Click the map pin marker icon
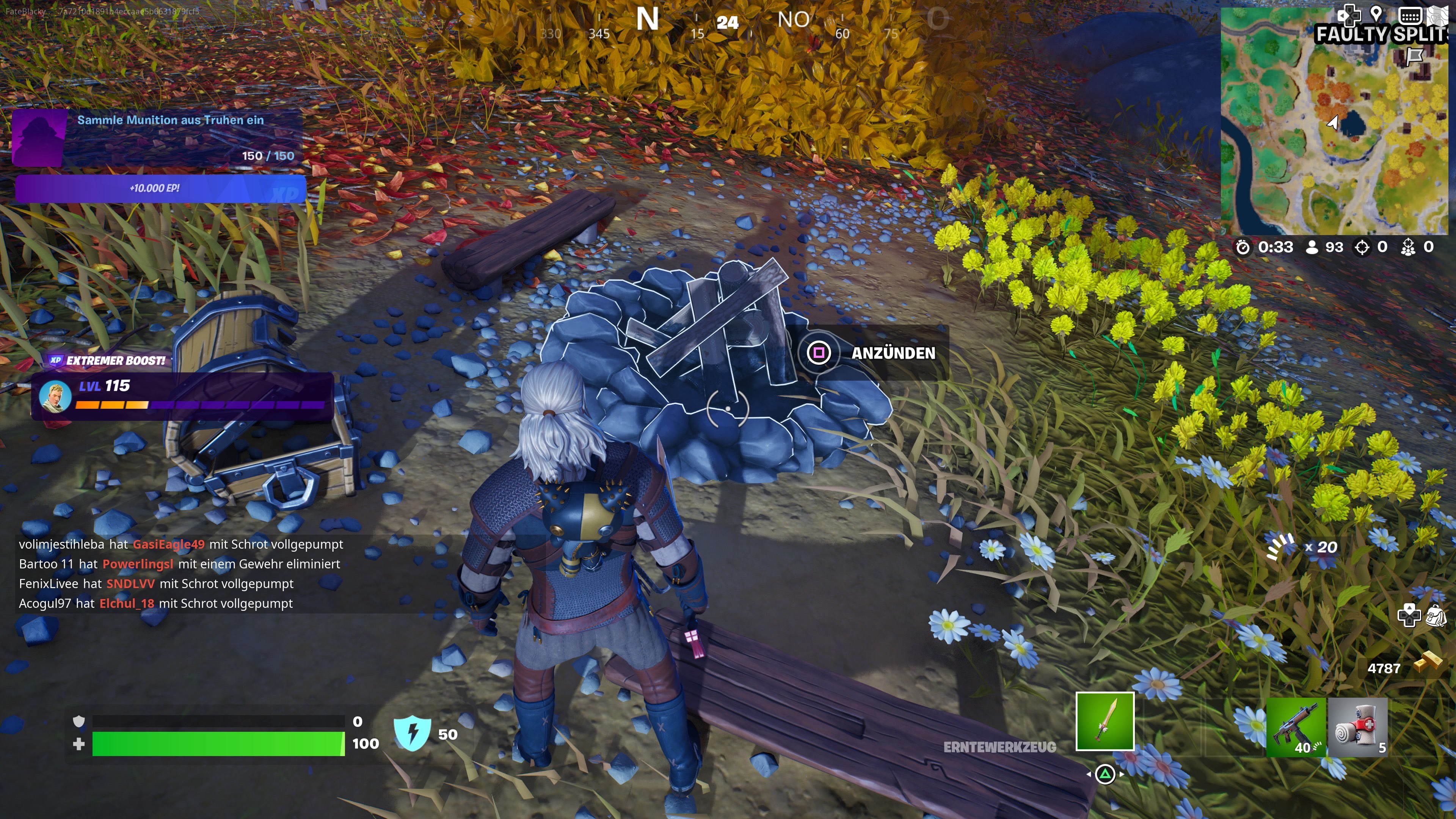The image size is (1456, 819). pyautogui.click(x=1376, y=14)
